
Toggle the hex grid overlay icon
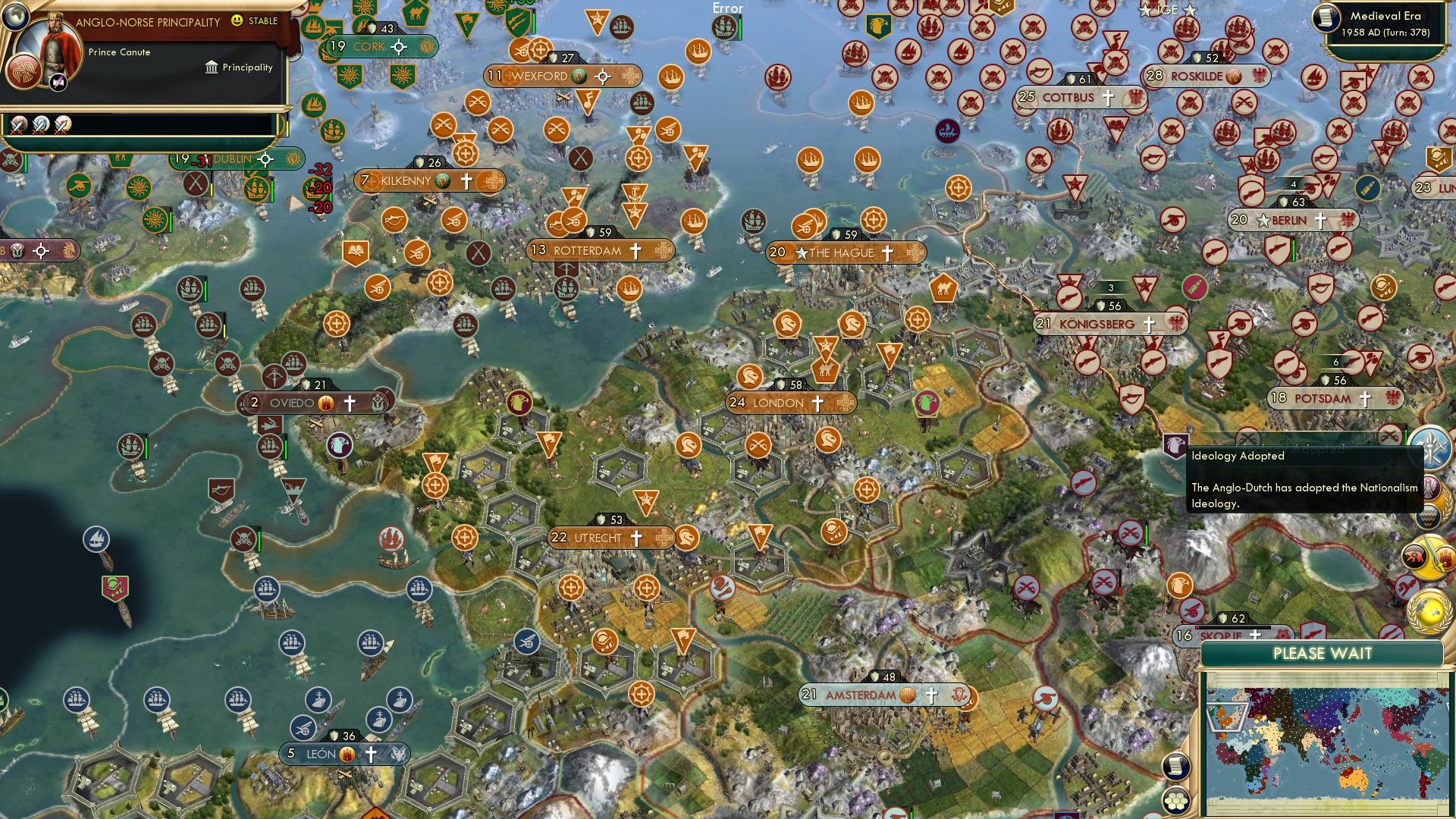[x=1176, y=800]
